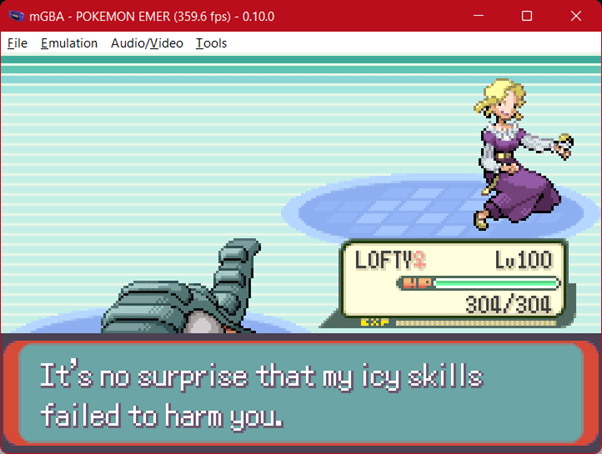Viewport: 602px width, 454px height.
Task: Open the Audio/Video menu
Action: click(x=147, y=43)
